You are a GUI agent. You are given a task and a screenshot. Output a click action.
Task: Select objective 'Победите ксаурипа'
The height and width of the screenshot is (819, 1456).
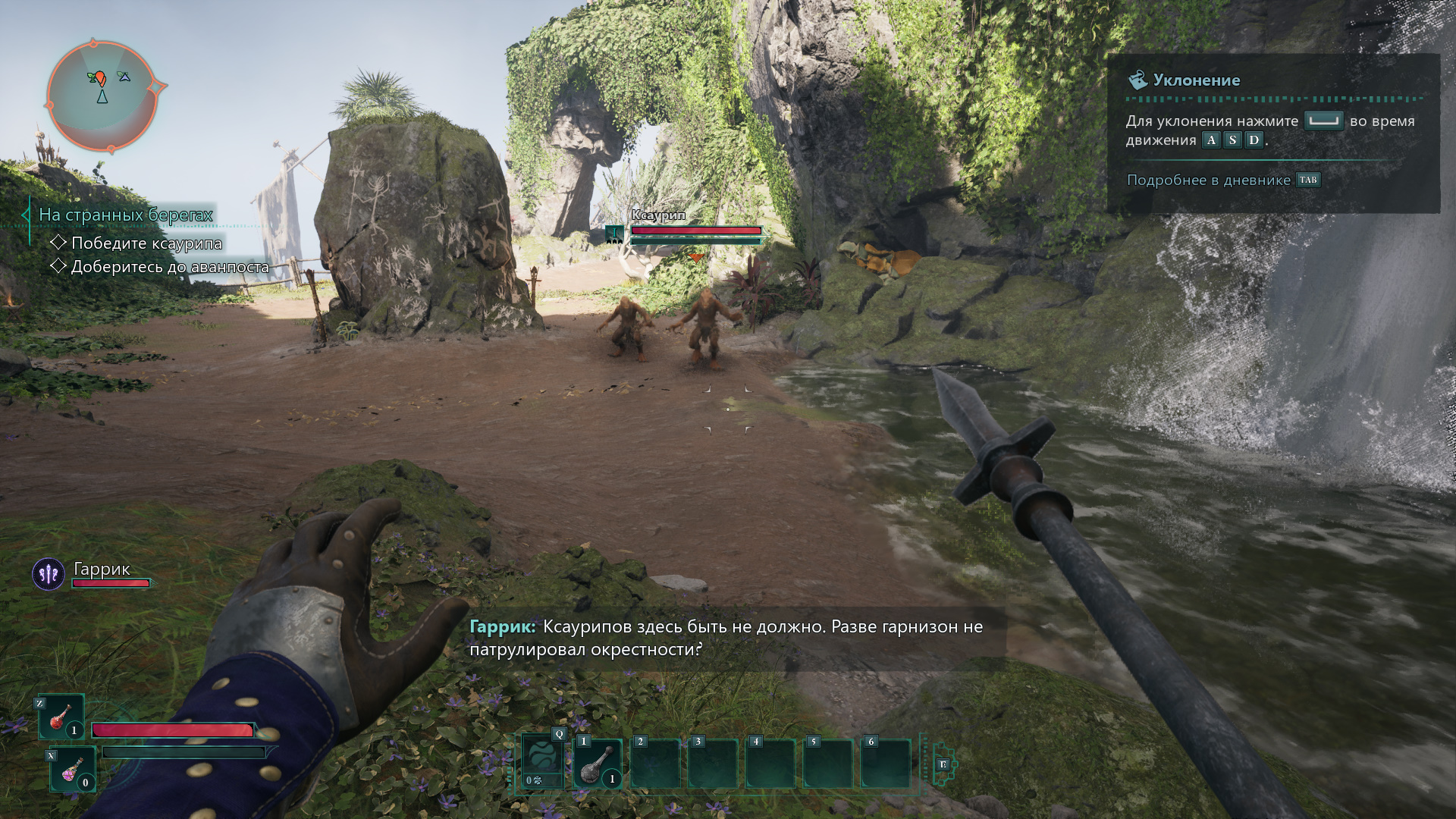(146, 243)
